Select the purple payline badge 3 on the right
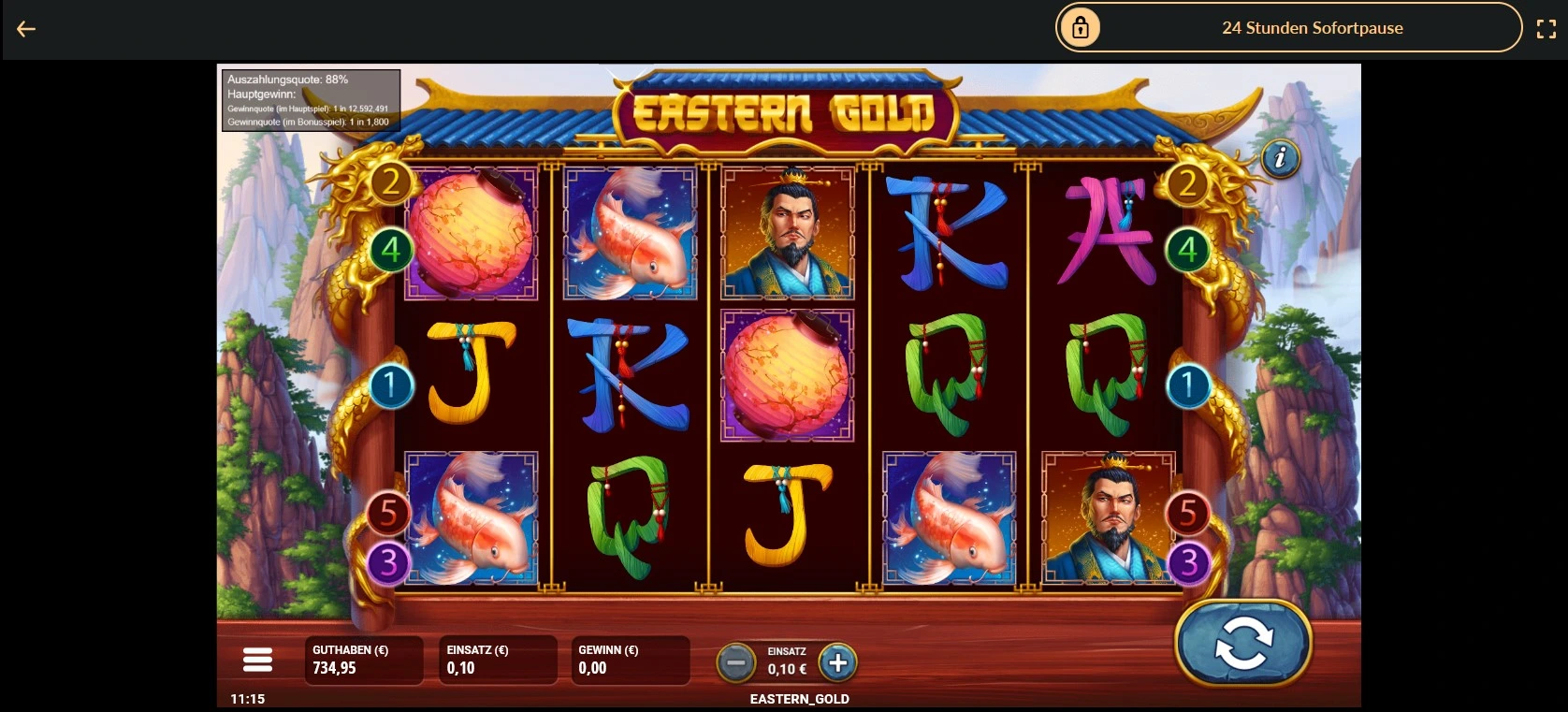Viewport: 1568px width, 712px height. point(1189,561)
